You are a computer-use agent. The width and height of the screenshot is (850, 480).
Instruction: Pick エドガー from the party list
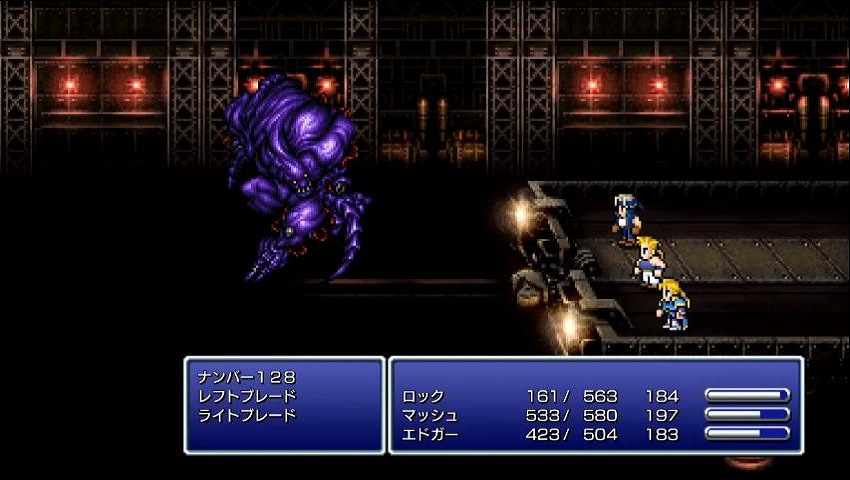click(x=430, y=434)
